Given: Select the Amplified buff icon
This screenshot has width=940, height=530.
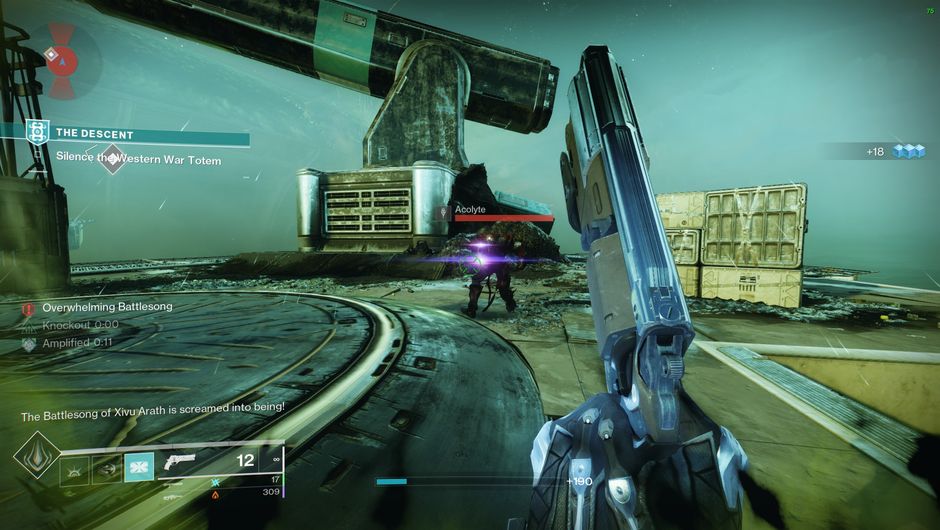Looking at the screenshot, I should (28, 343).
